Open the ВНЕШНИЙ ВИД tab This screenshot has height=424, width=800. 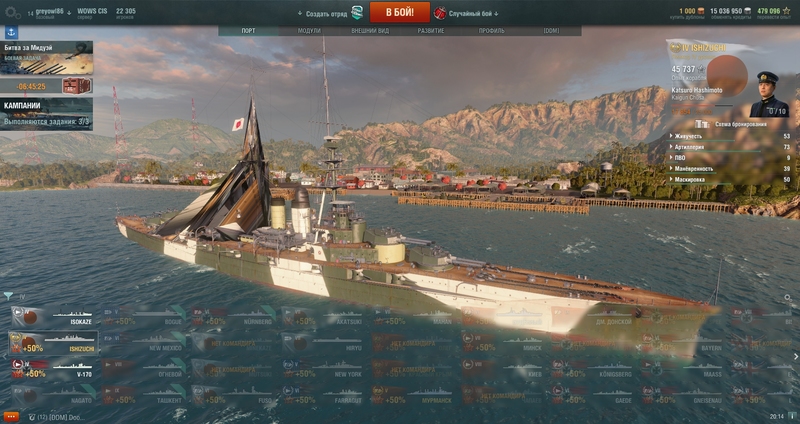click(370, 31)
